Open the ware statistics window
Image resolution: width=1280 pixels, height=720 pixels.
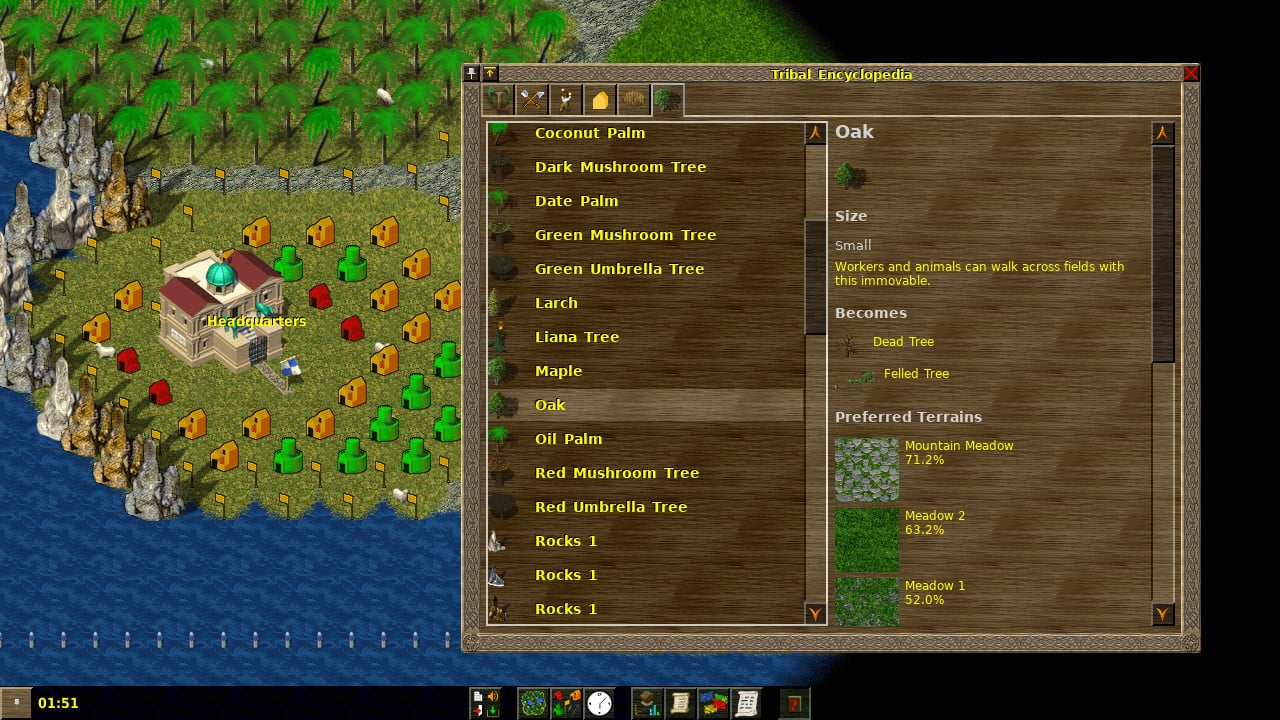[x=714, y=703]
